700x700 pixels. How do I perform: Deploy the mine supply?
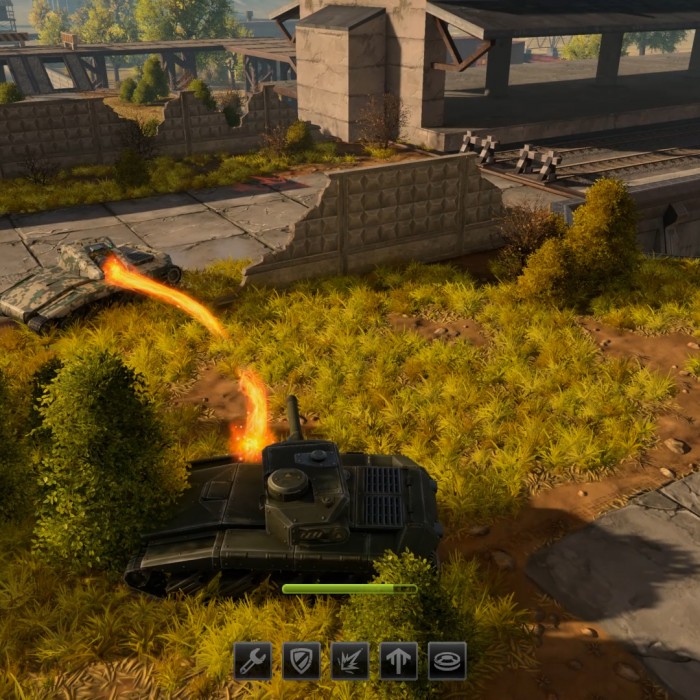coord(447,661)
